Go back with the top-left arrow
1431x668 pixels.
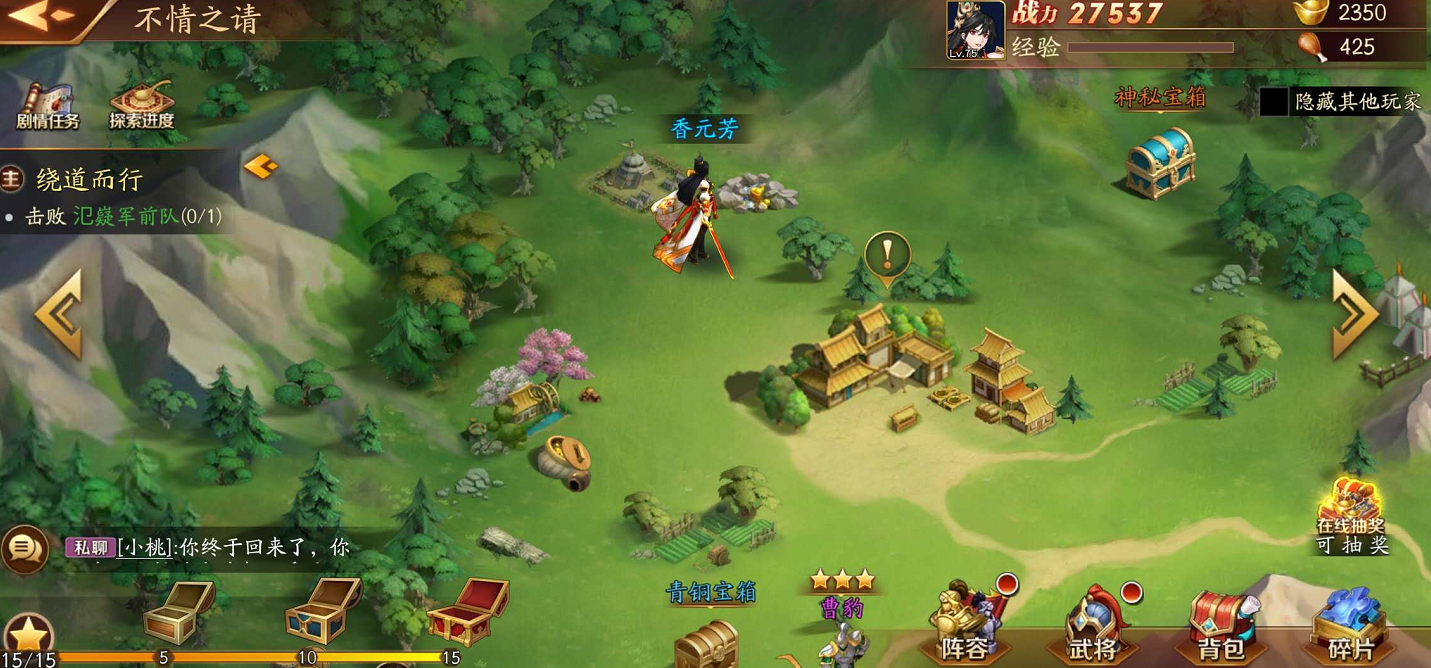(42, 17)
